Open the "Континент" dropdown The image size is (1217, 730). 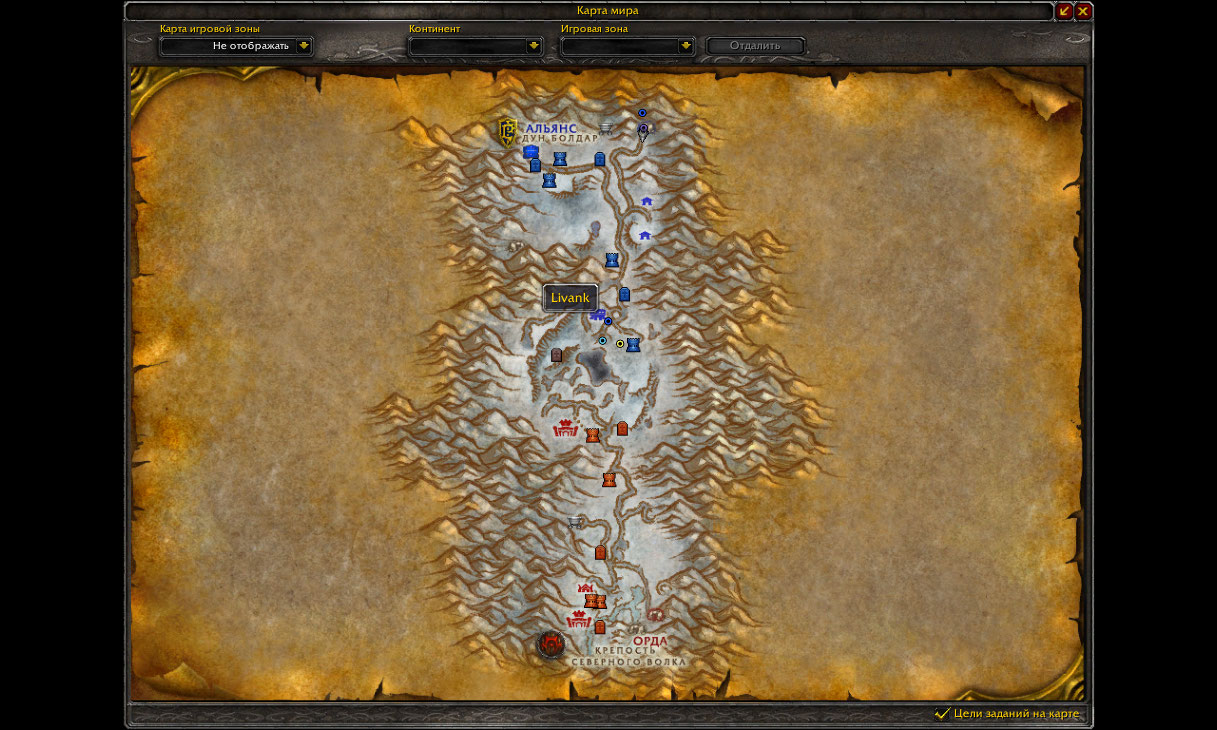[x=534, y=46]
